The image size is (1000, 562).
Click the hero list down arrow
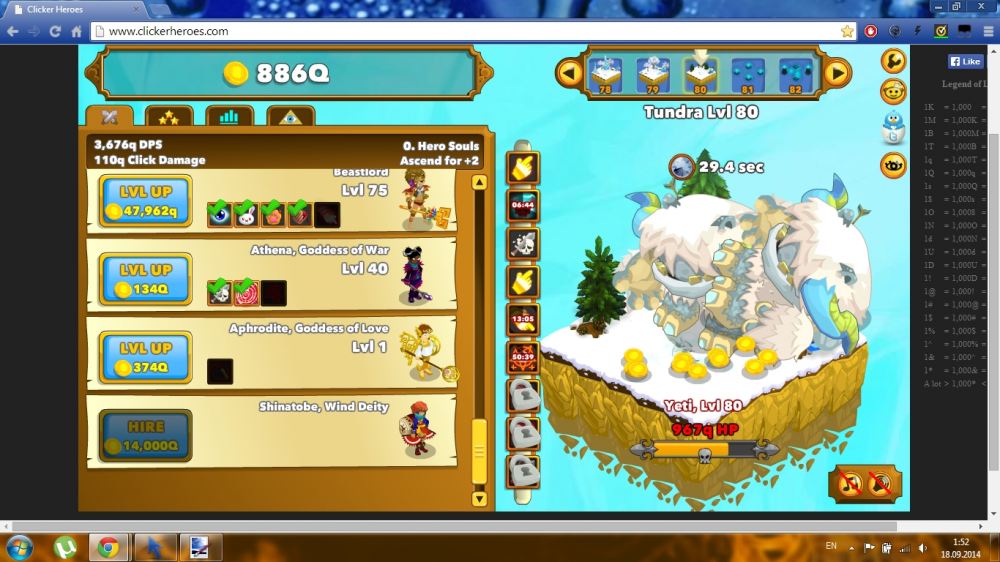(478, 497)
